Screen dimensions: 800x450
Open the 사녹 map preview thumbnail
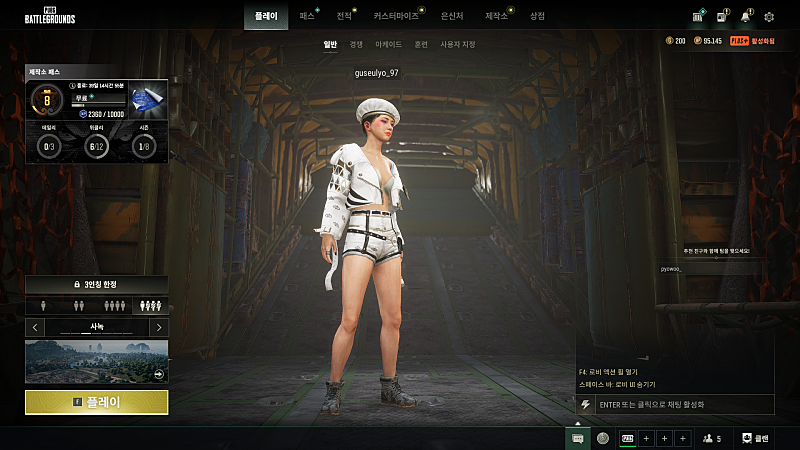coord(97,361)
